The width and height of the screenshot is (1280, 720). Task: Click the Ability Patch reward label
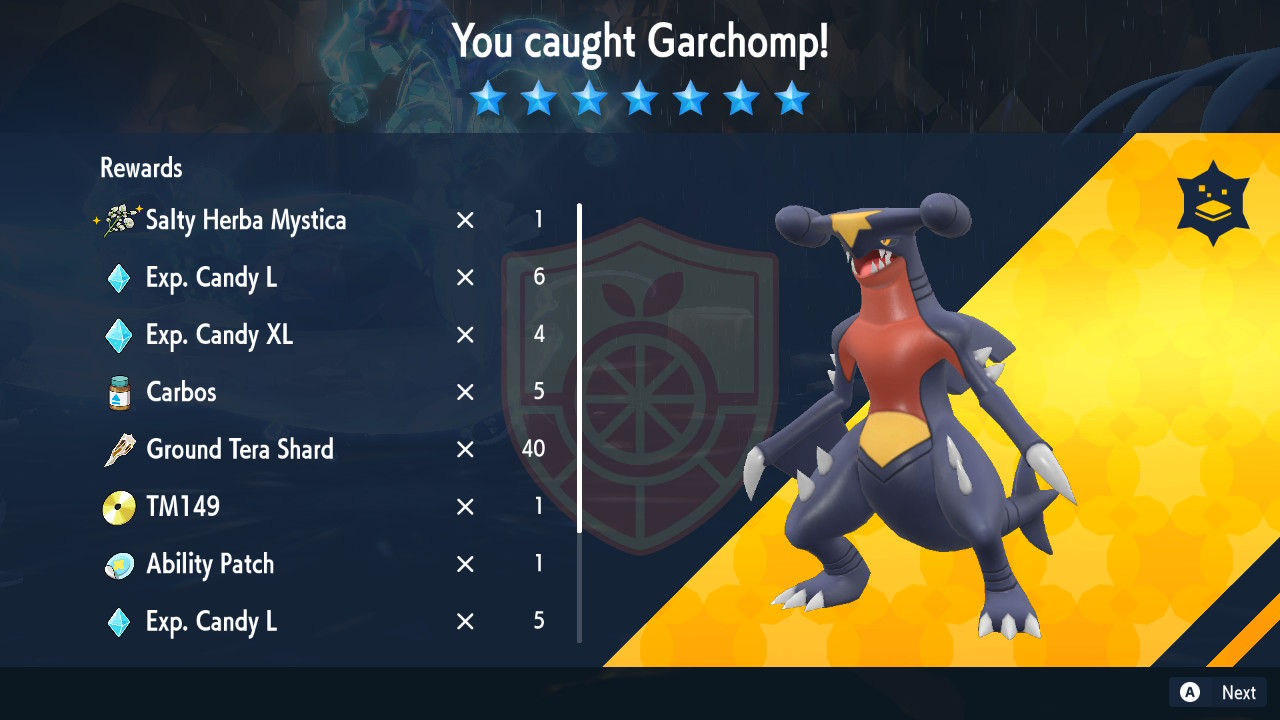[211, 563]
